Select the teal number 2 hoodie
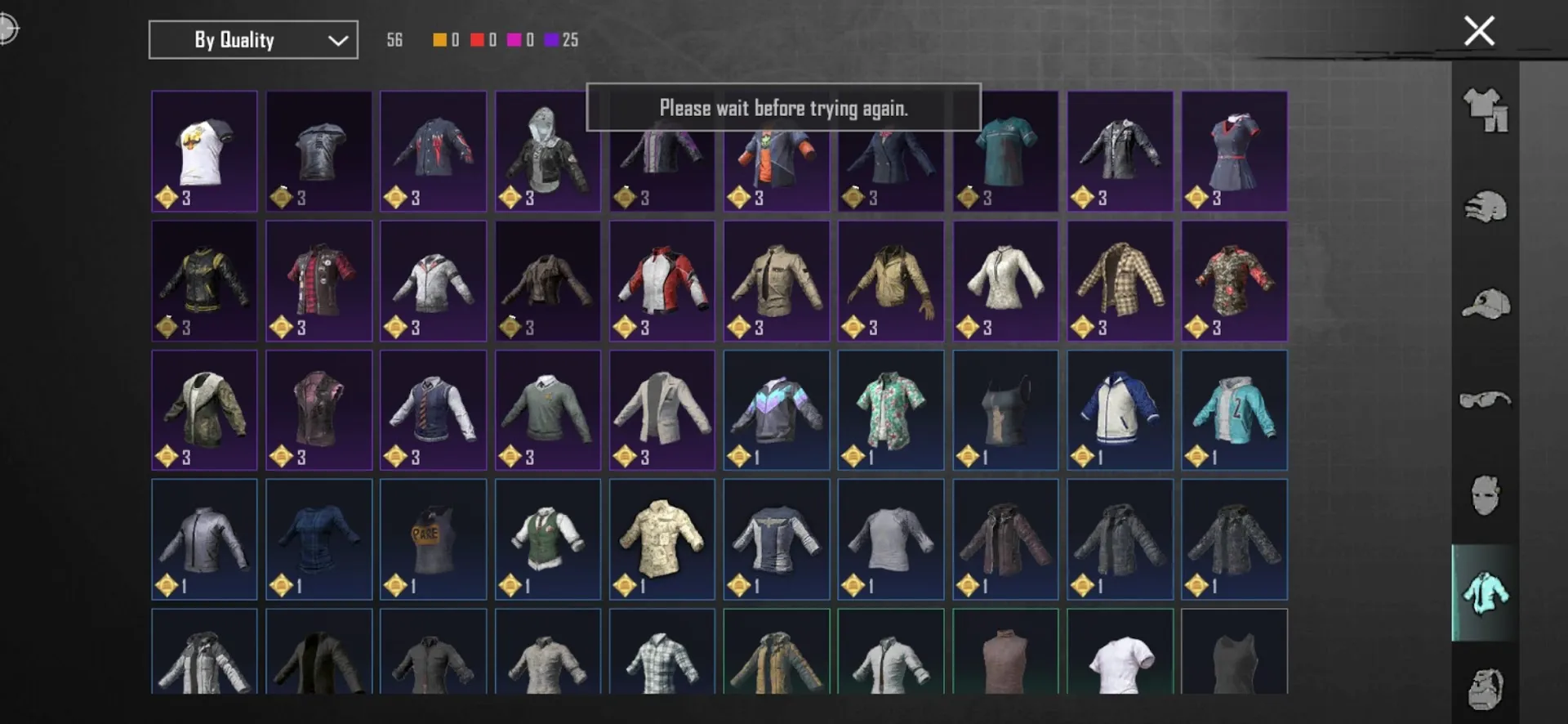 [x=1234, y=410]
